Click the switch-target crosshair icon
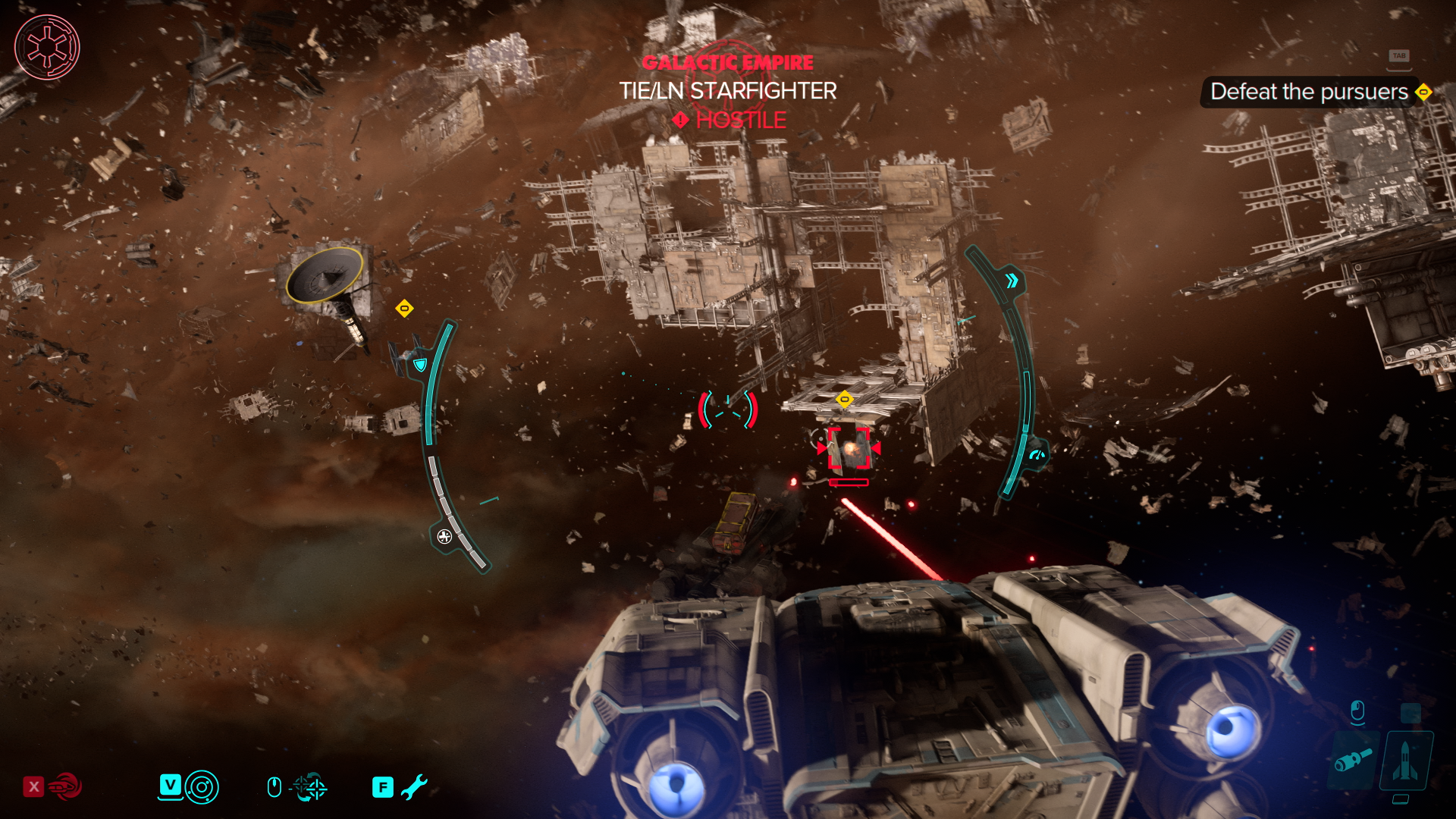 tap(310, 787)
